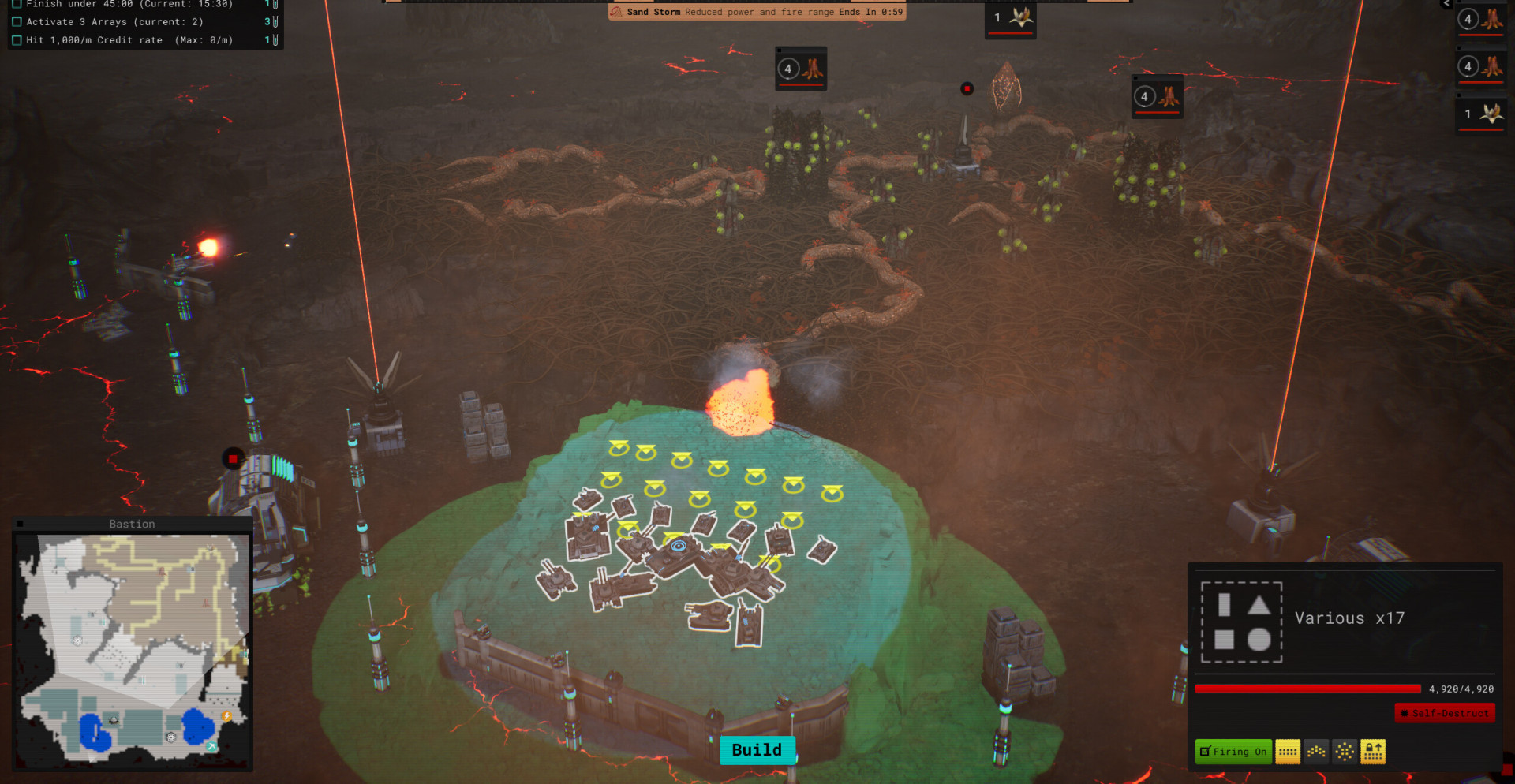Click the red Self-Destruct button
Image resolution: width=1515 pixels, height=784 pixels.
[x=1445, y=713]
